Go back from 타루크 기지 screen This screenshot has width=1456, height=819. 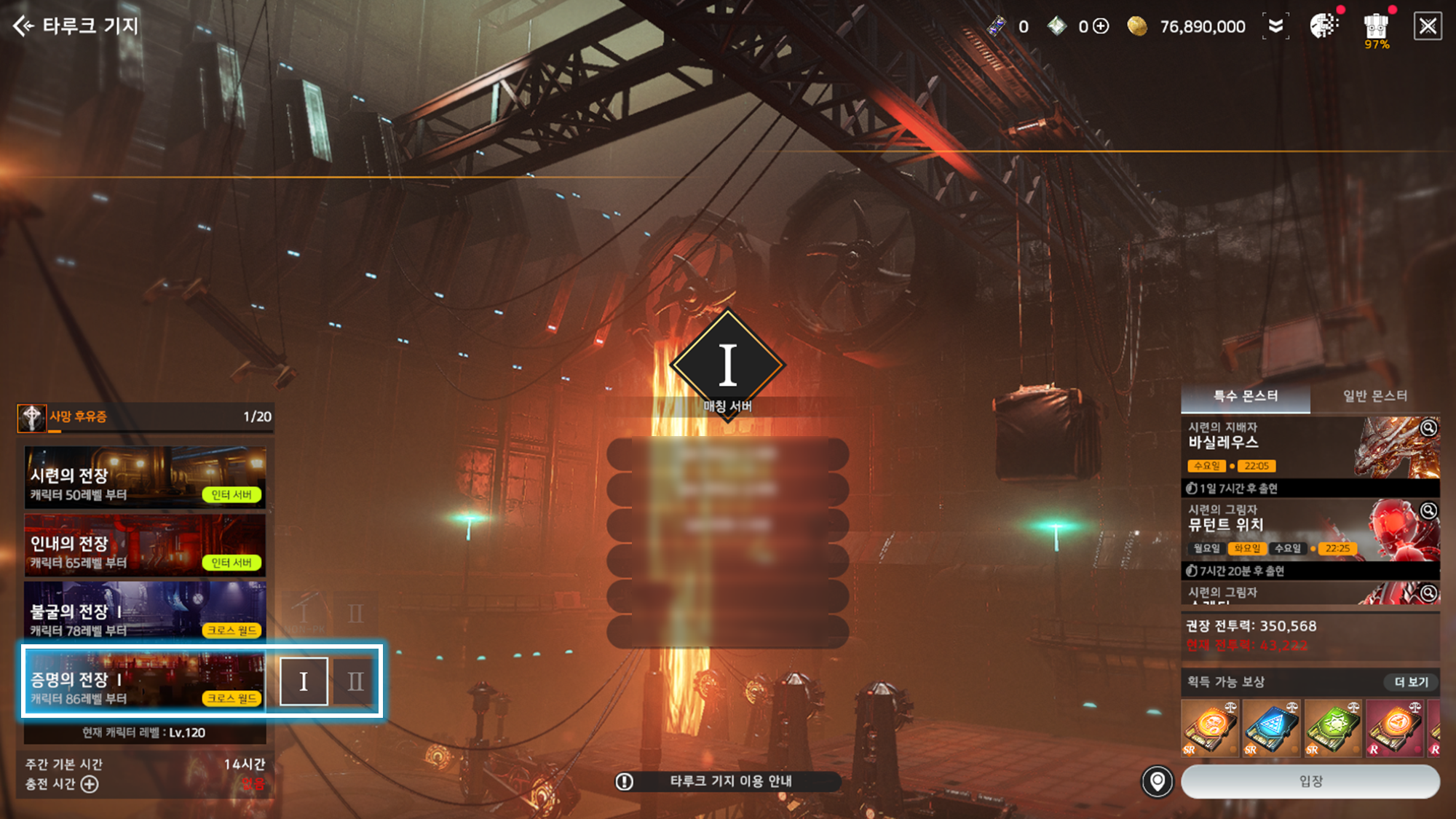click(x=24, y=26)
